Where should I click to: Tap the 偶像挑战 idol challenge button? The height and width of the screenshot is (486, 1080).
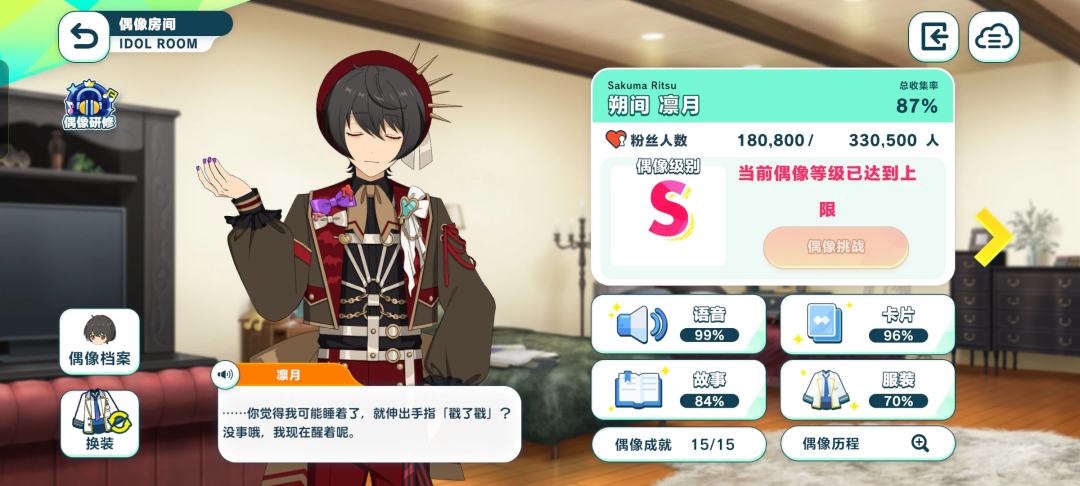(836, 247)
